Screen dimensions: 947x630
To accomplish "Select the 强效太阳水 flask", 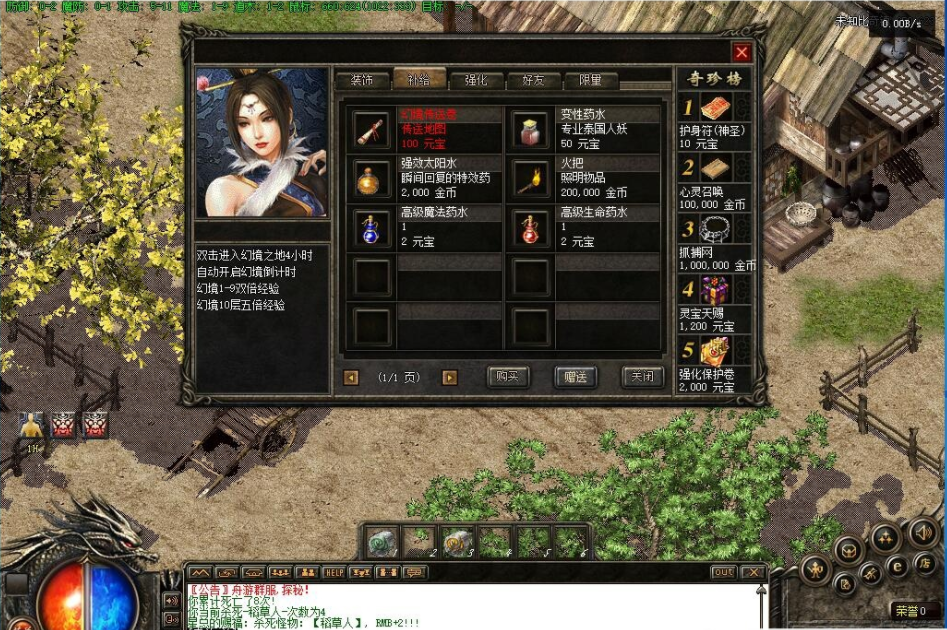I will (373, 178).
